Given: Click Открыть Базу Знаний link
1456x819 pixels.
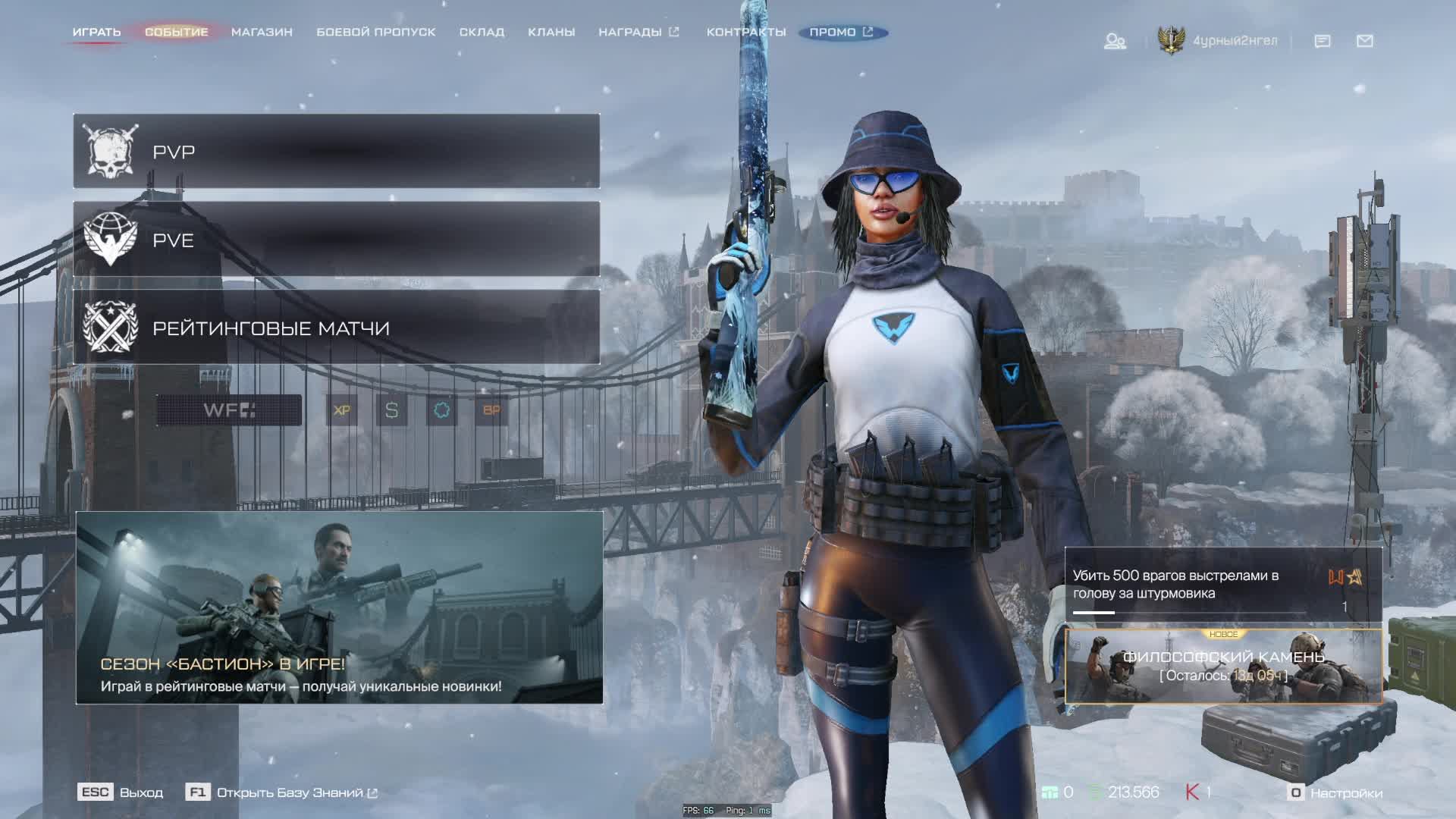Looking at the screenshot, I should [x=290, y=792].
